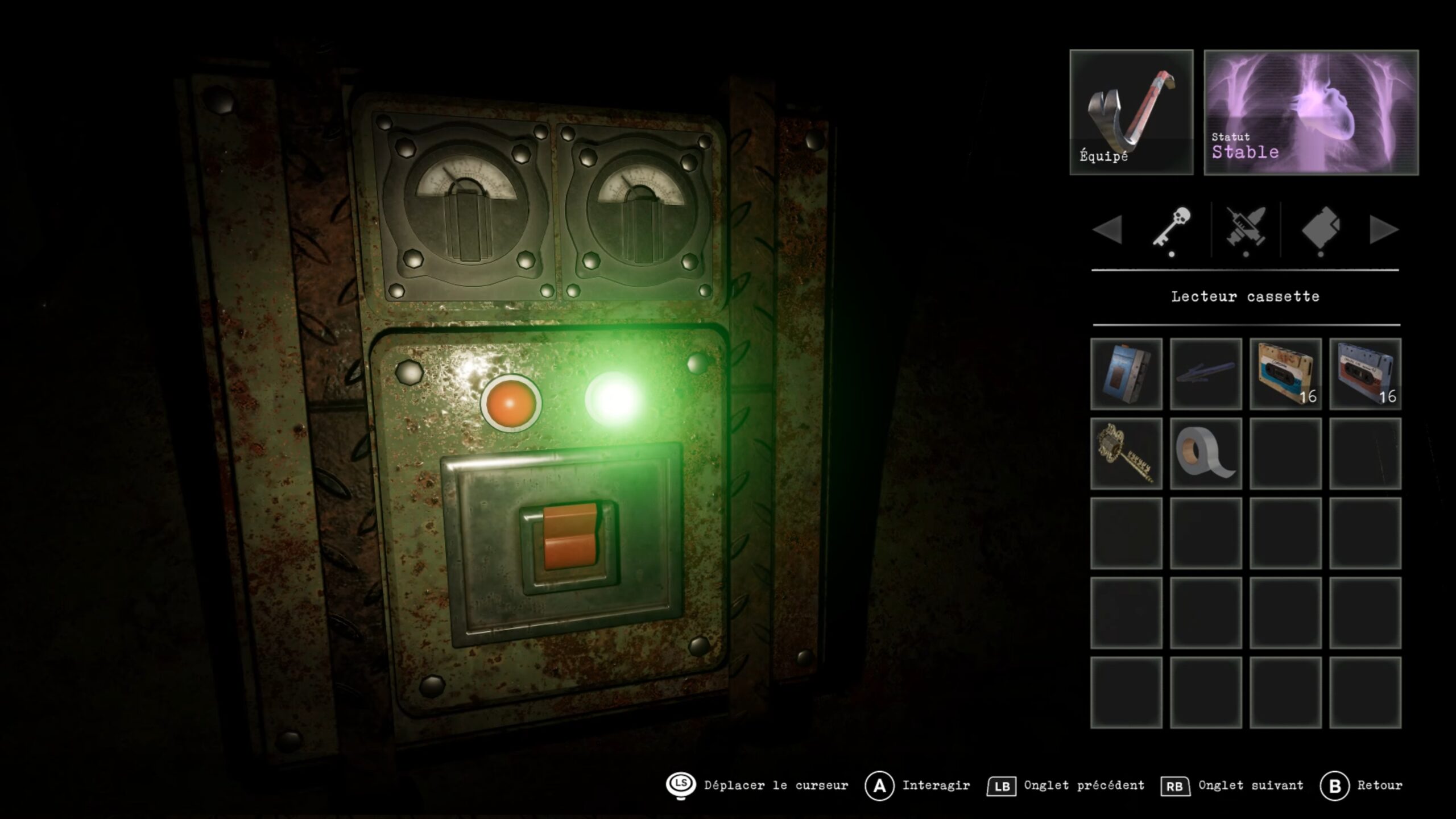Open the syringe and bullet consumables tab
The image size is (1456, 819).
click(x=1246, y=229)
